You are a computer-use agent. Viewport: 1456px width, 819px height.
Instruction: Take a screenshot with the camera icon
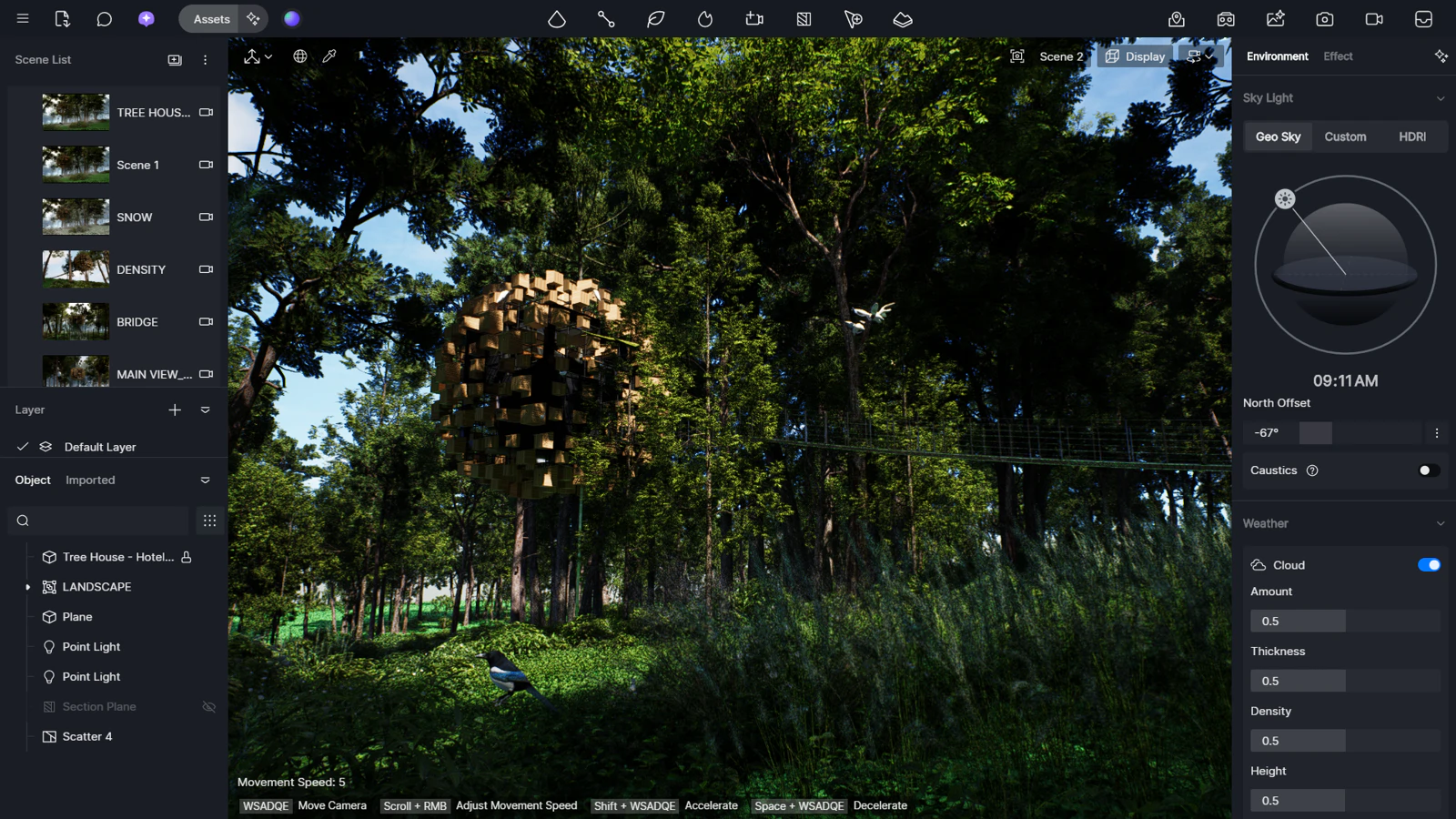[x=1324, y=18]
